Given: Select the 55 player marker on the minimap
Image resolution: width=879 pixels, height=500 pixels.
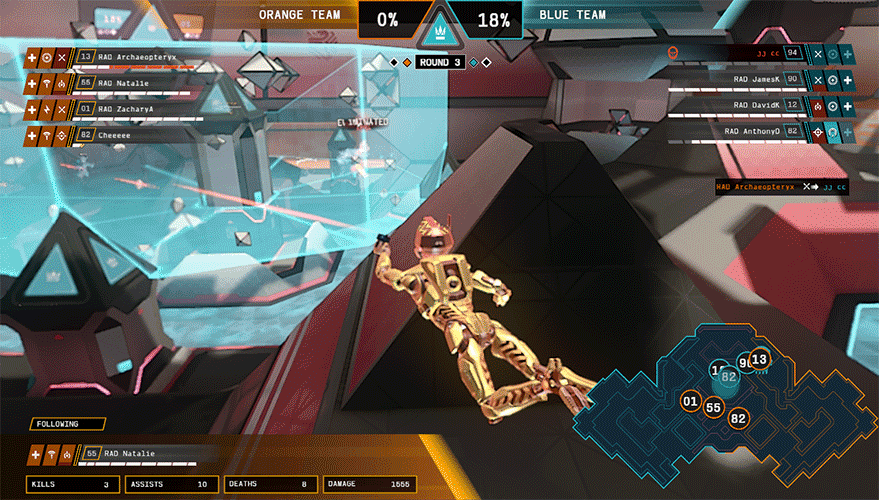Looking at the screenshot, I should tap(714, 407).
